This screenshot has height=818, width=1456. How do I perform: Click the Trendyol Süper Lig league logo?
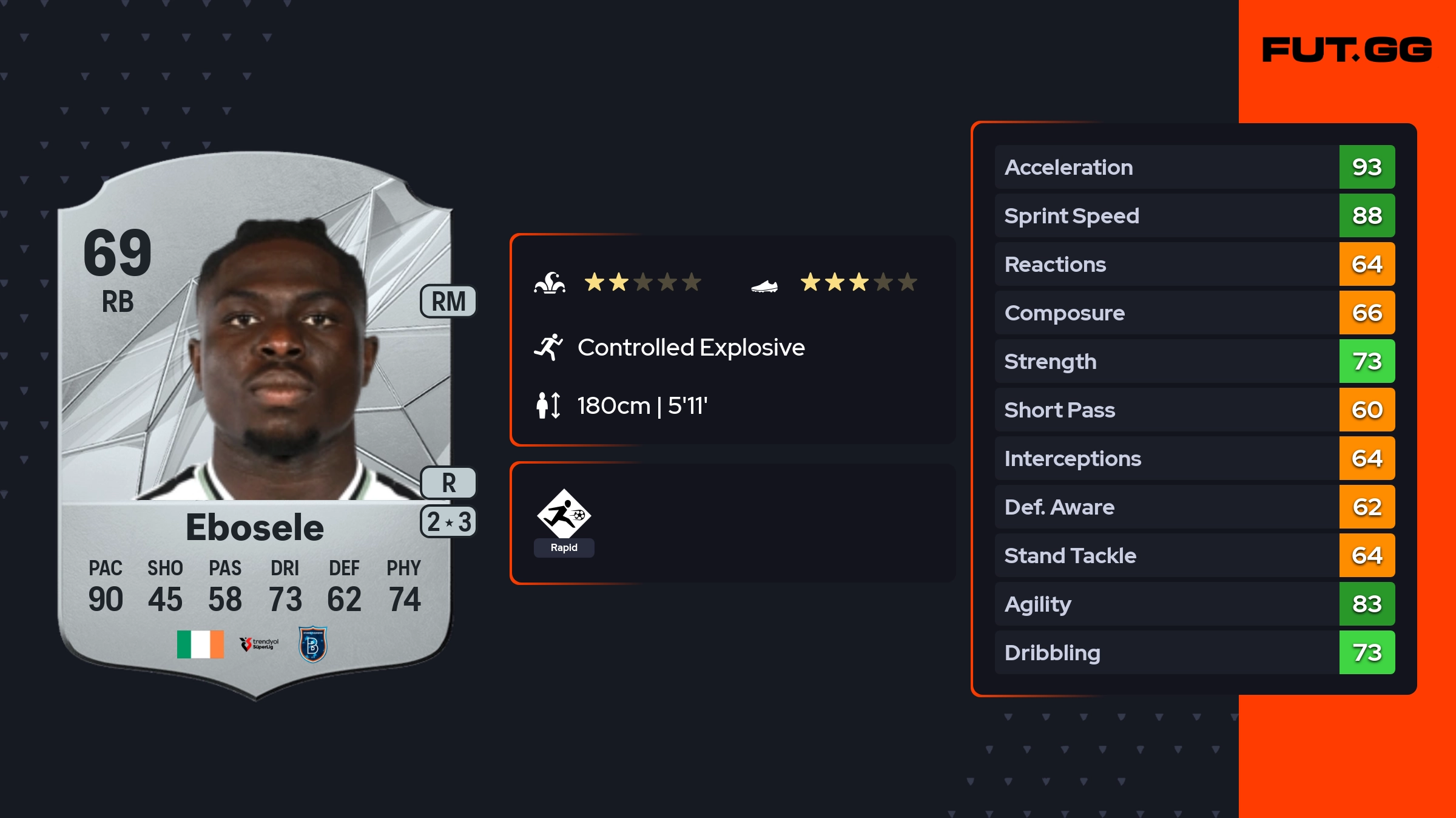click(260, 644)
